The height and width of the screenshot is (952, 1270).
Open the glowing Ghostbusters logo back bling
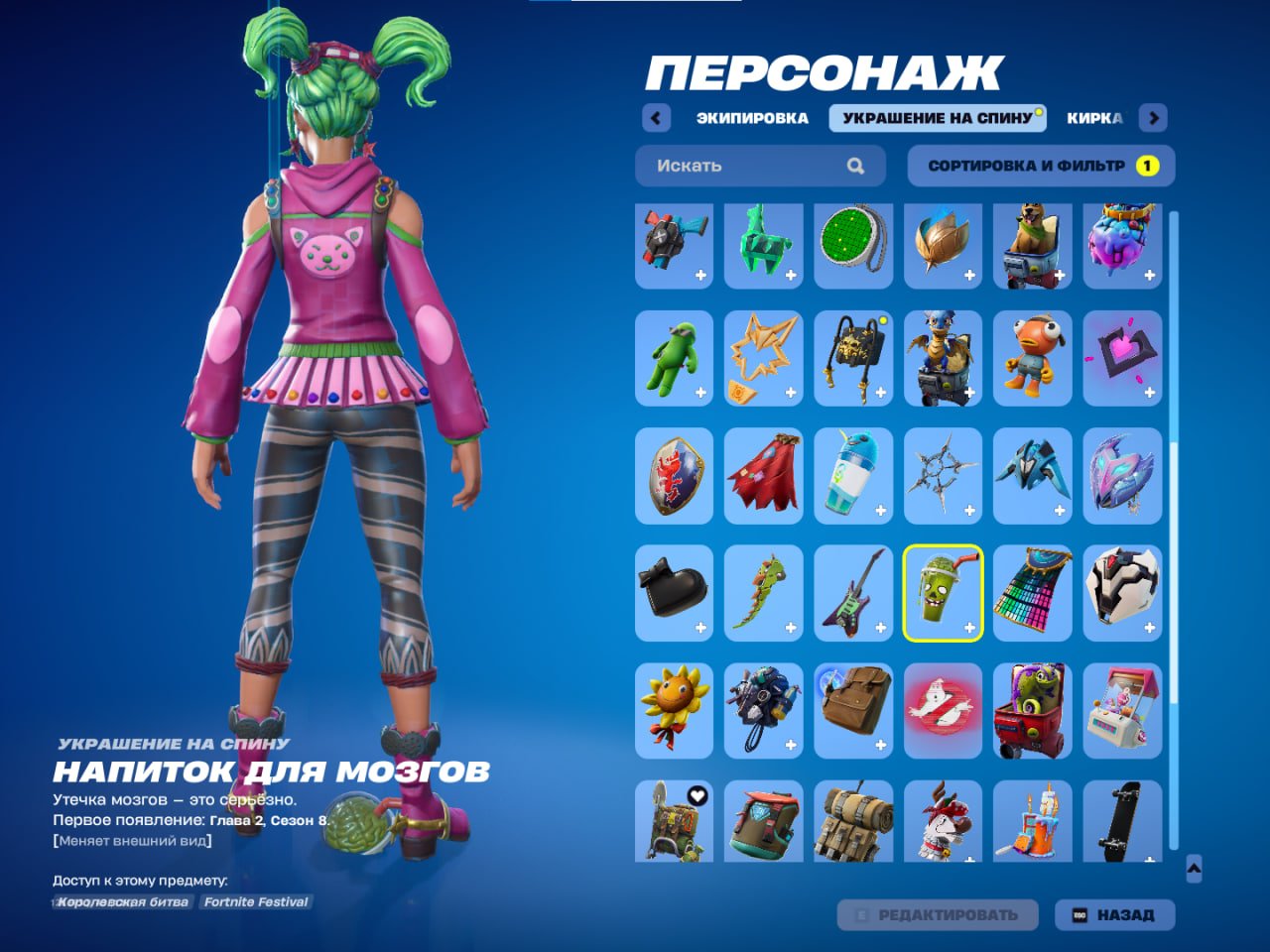pyautogui.click(x=943, y=711)
